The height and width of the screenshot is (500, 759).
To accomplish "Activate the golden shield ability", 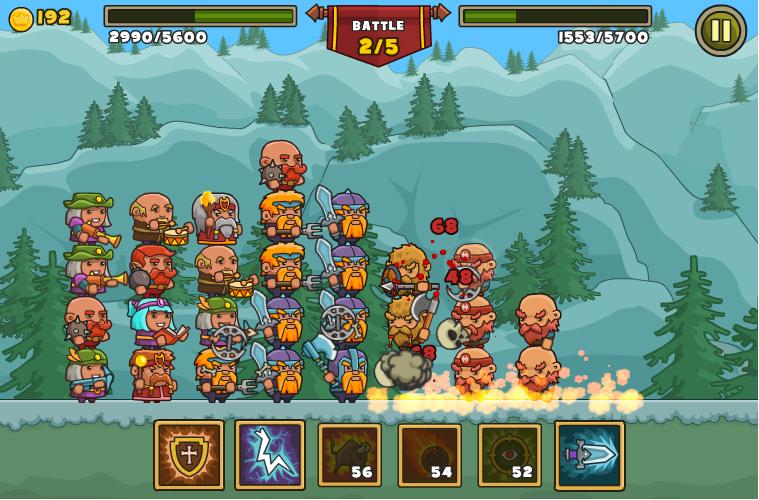I will click(189, 455).
